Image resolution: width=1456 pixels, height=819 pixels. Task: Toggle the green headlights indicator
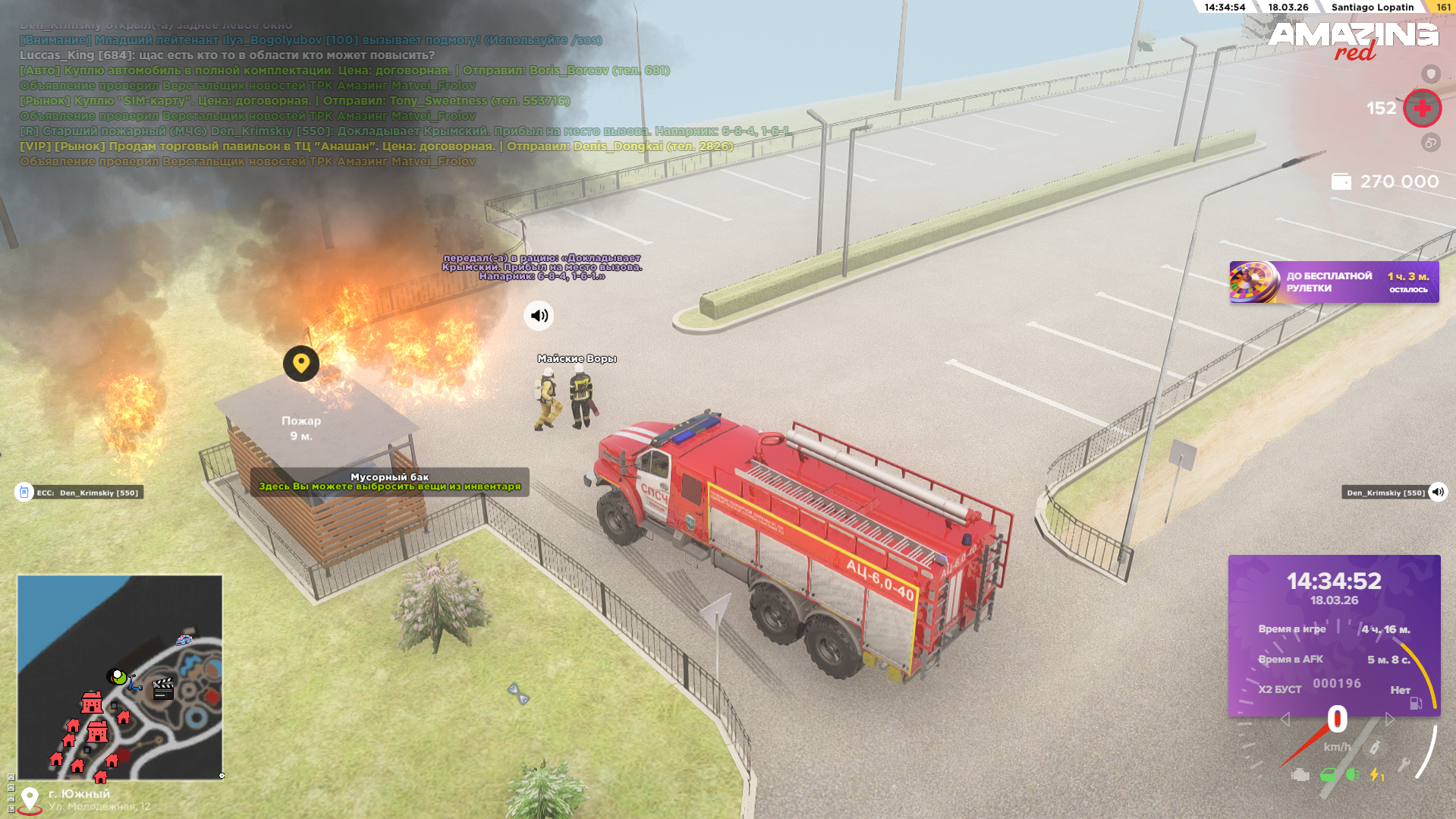1352,774
